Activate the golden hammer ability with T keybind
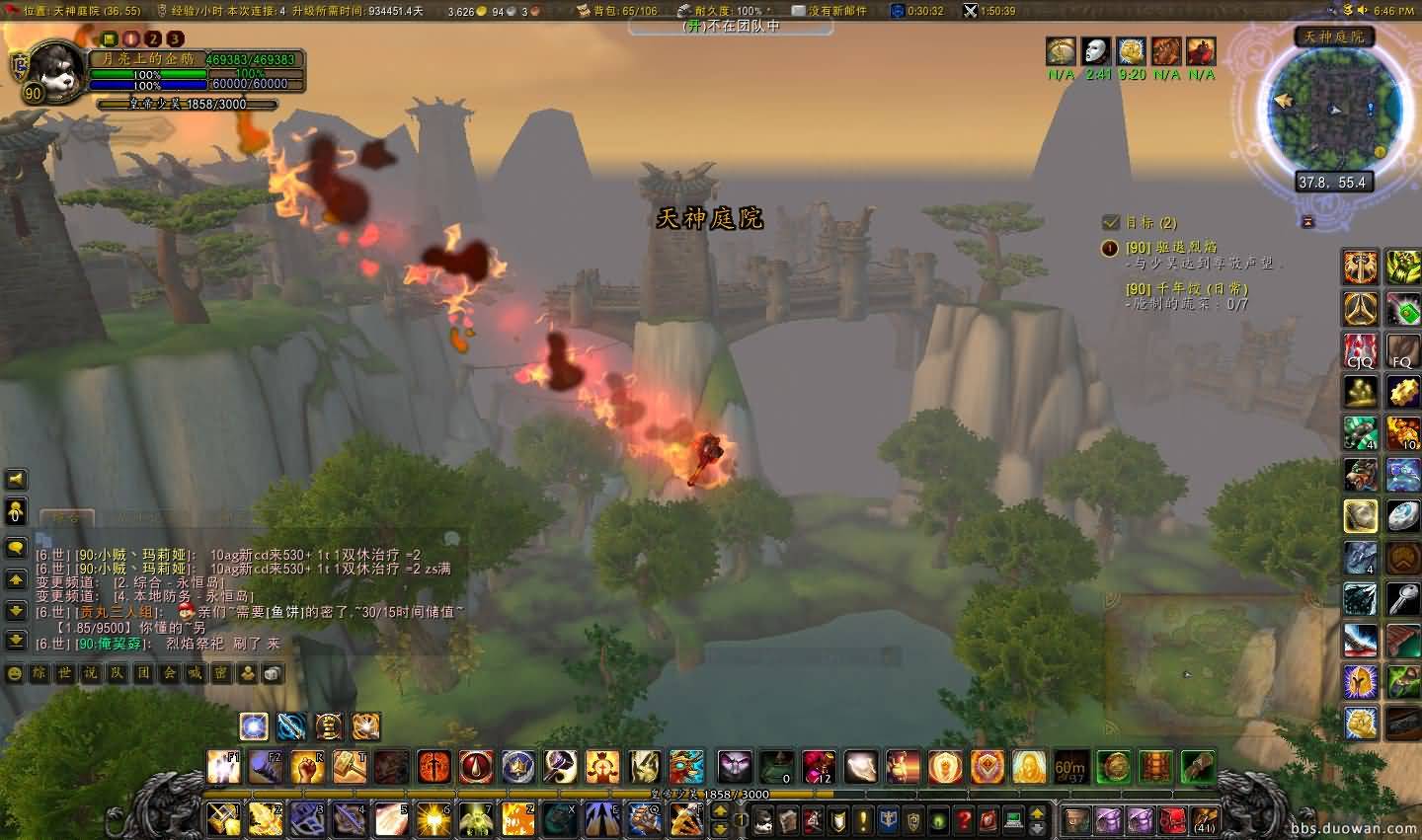 pos(350,766)
